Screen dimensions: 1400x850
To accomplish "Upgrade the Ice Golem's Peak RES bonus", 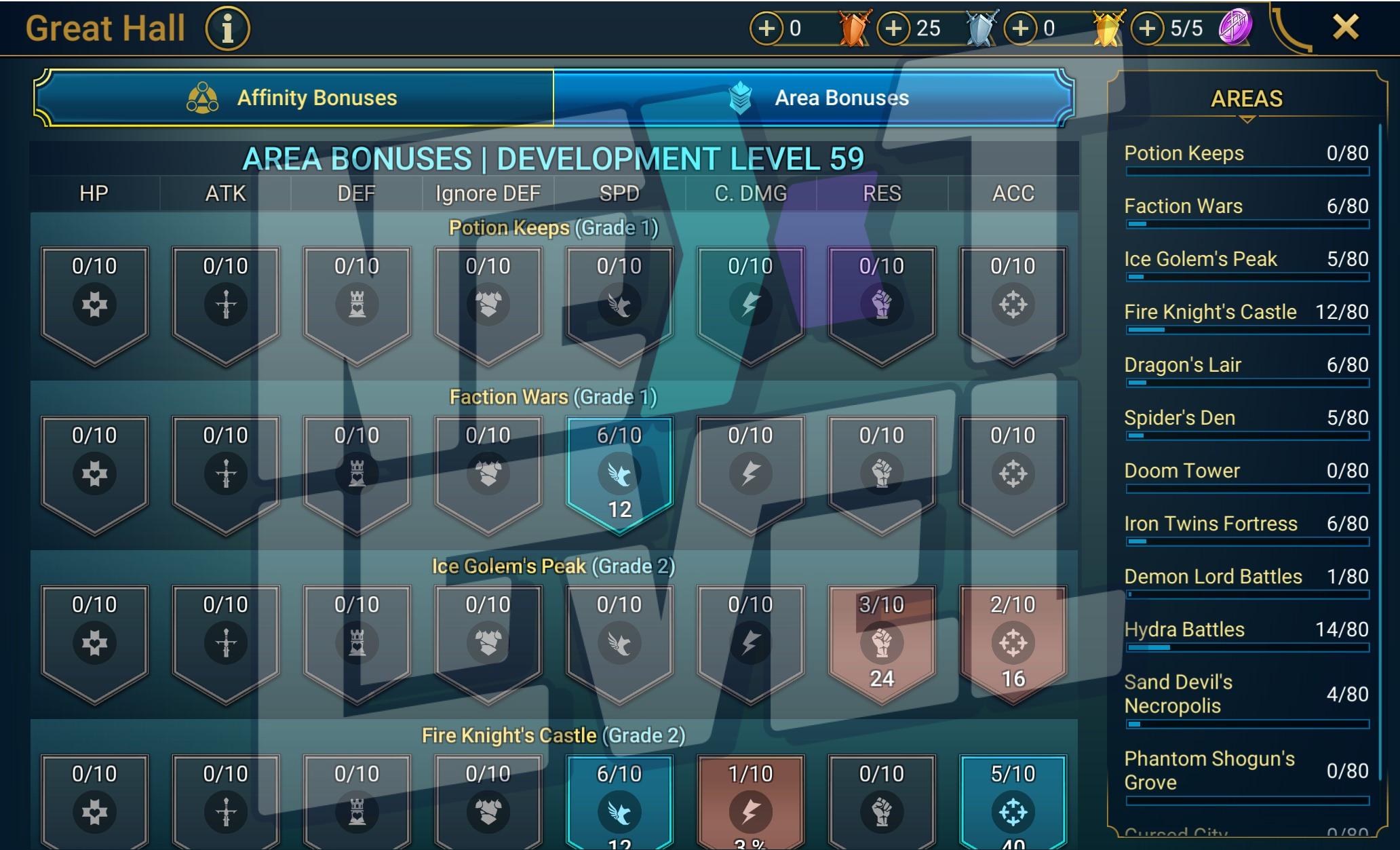I will (x=881, y=642).
